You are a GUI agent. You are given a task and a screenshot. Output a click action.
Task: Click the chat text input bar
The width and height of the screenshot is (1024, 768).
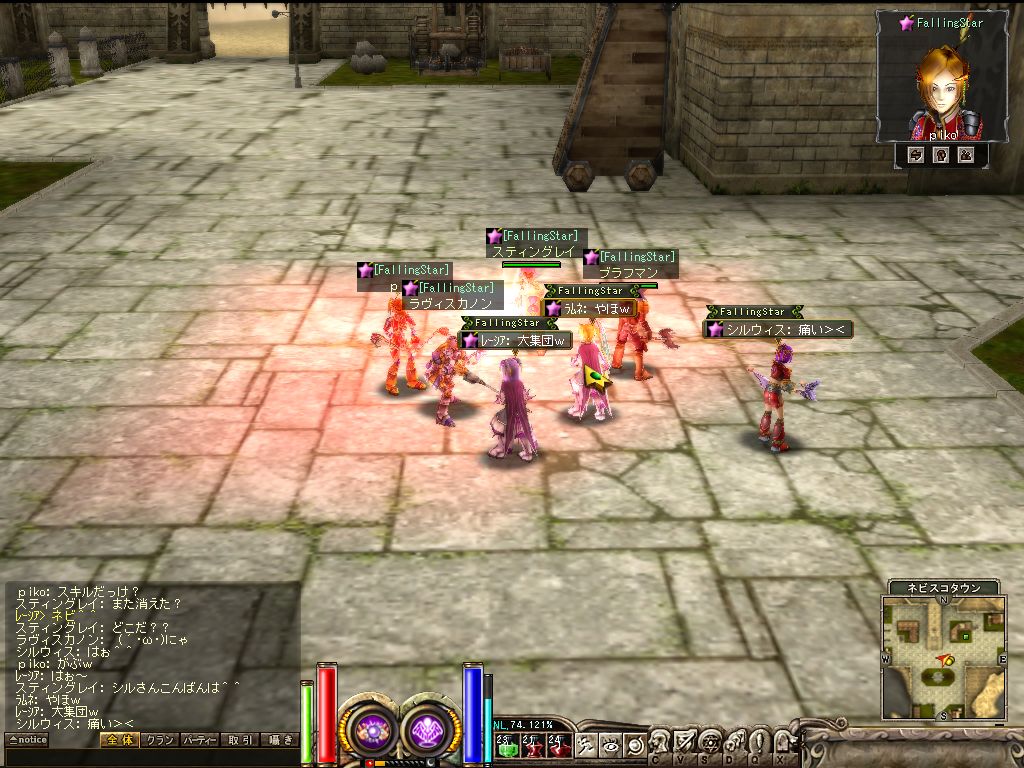click(150, 757)
